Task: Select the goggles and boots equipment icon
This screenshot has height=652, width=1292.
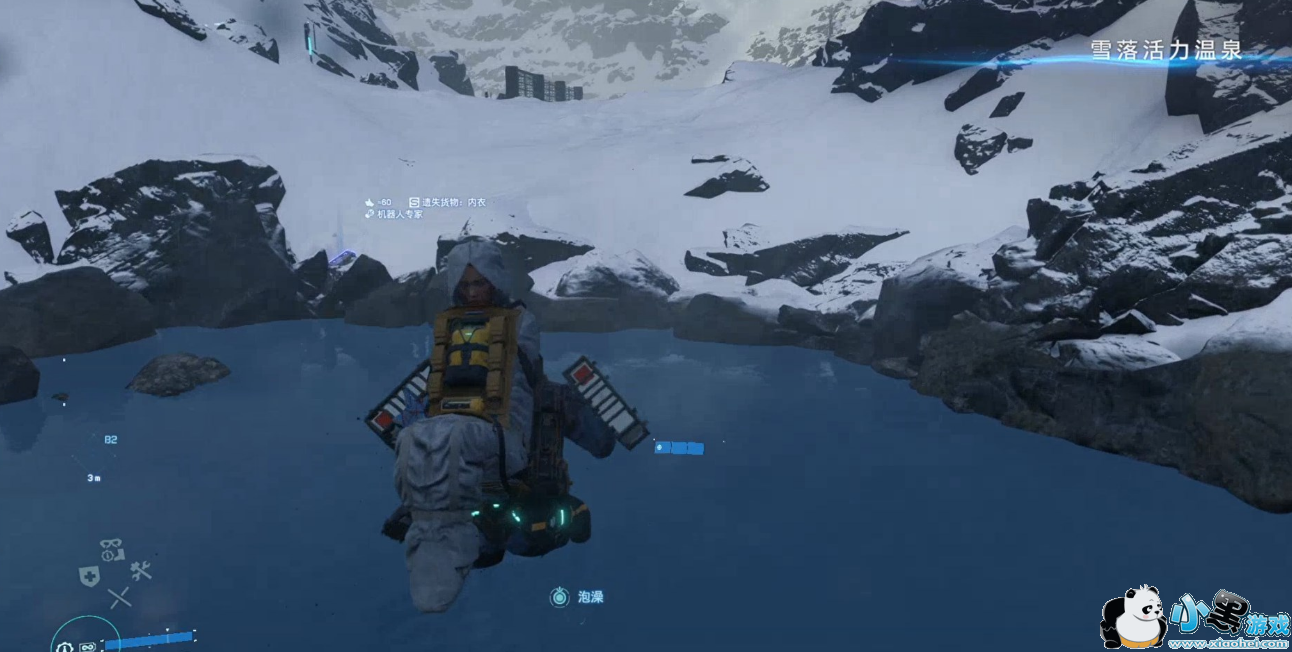Action: (x=111, y=550)
